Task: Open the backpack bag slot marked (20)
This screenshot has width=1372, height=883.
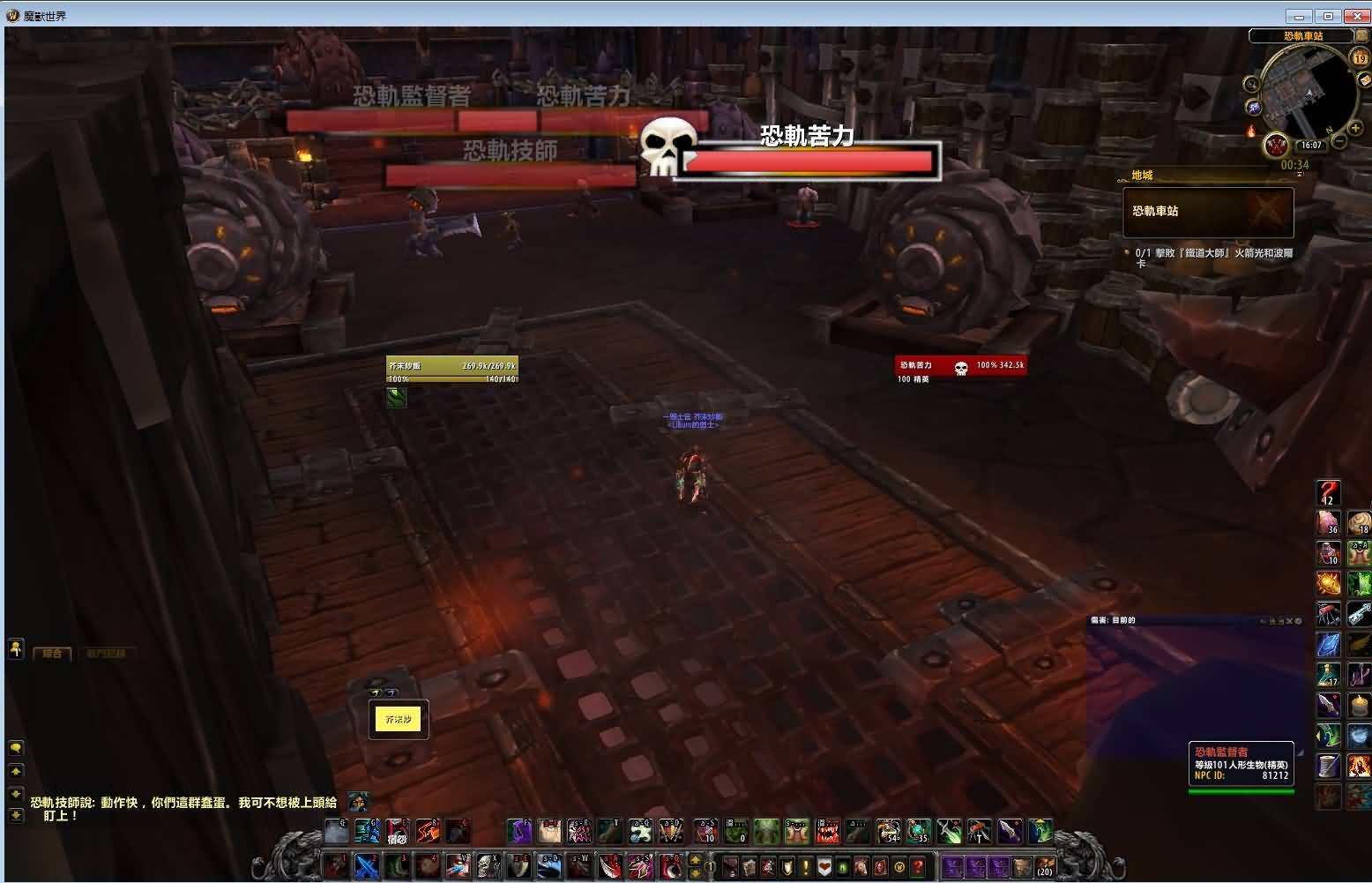Action: tap(1044, 867)
